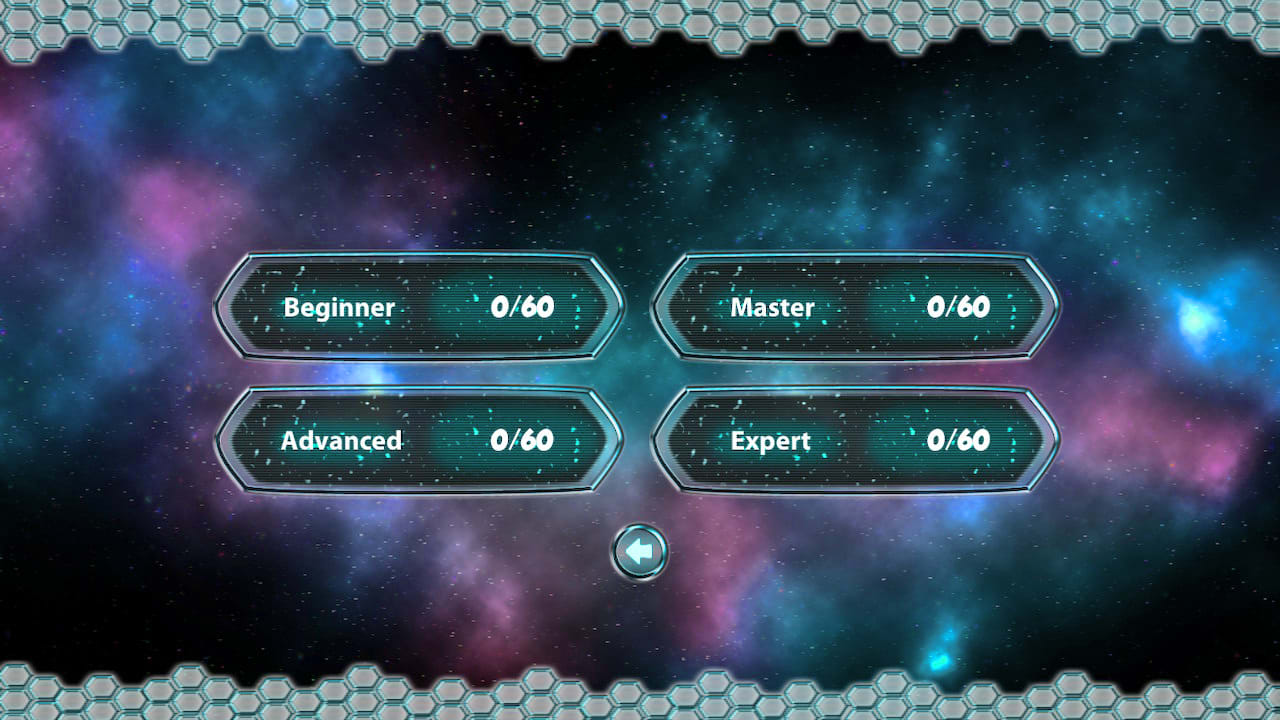
Task: Click the Master label text
Action: pyautogui.click(x=774, y=307)
